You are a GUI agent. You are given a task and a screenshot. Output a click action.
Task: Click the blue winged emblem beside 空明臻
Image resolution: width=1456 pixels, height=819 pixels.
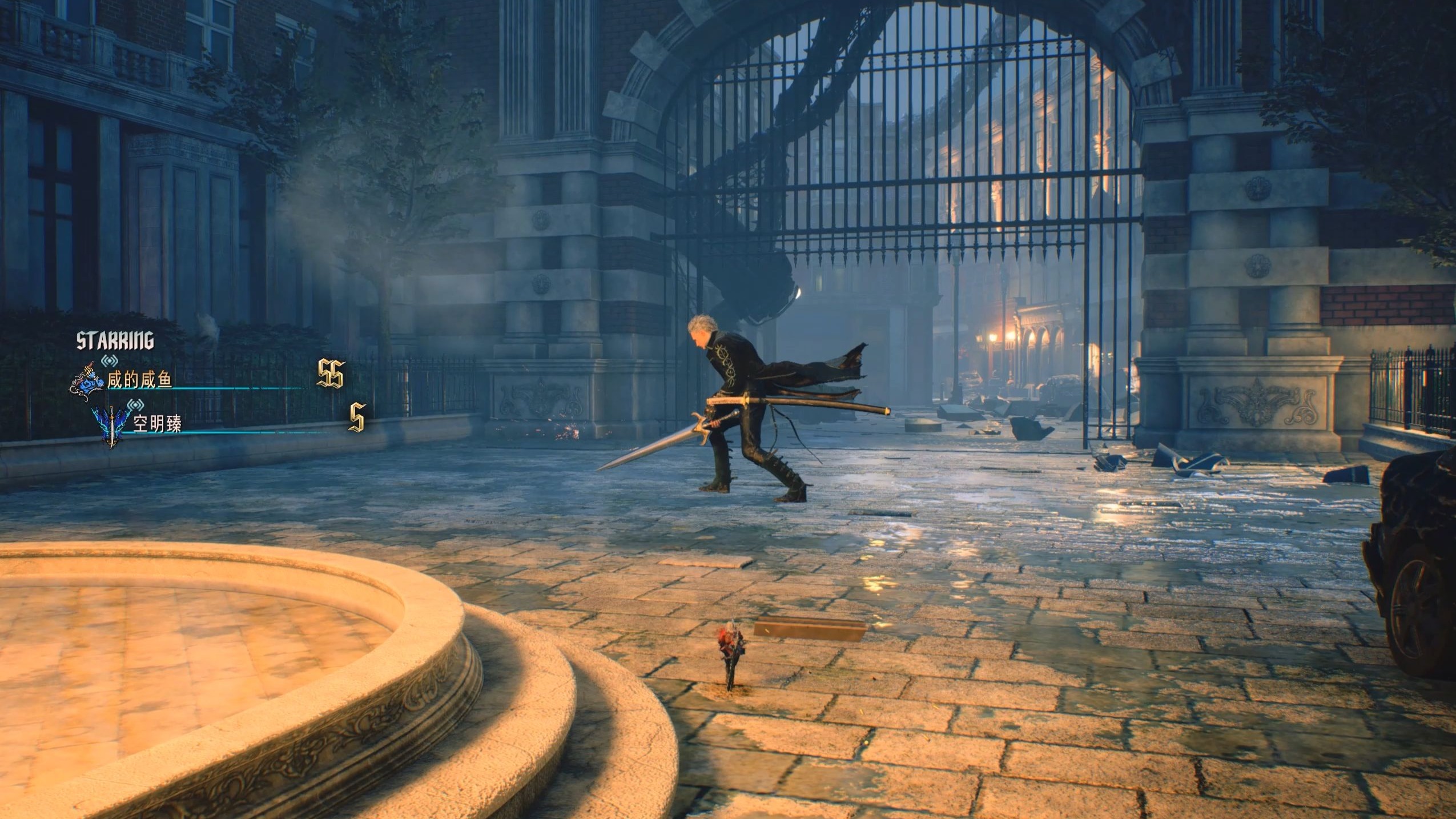pos(113,427)
